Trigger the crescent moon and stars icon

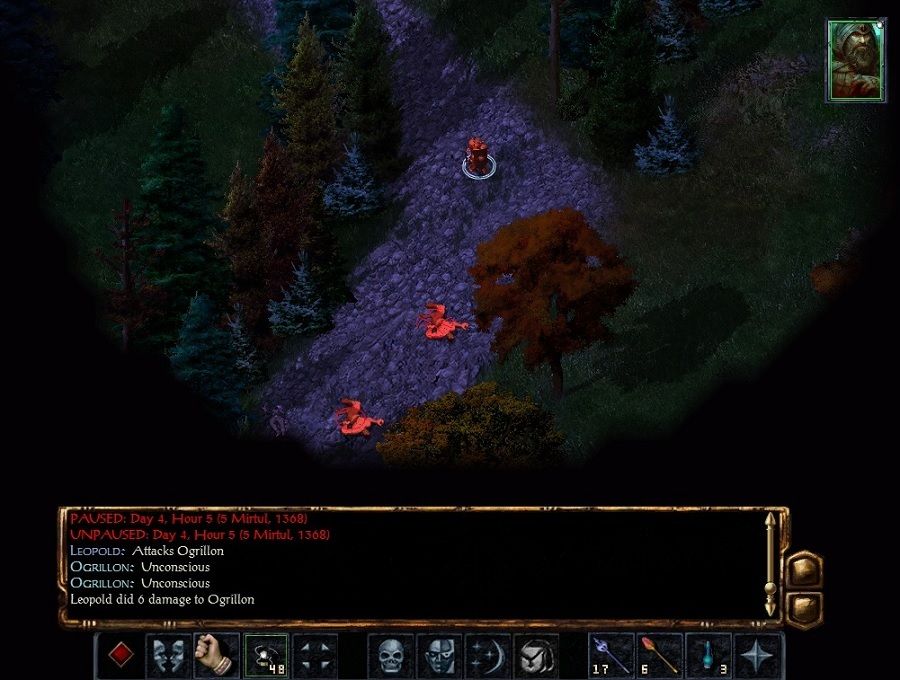(487, 655)
